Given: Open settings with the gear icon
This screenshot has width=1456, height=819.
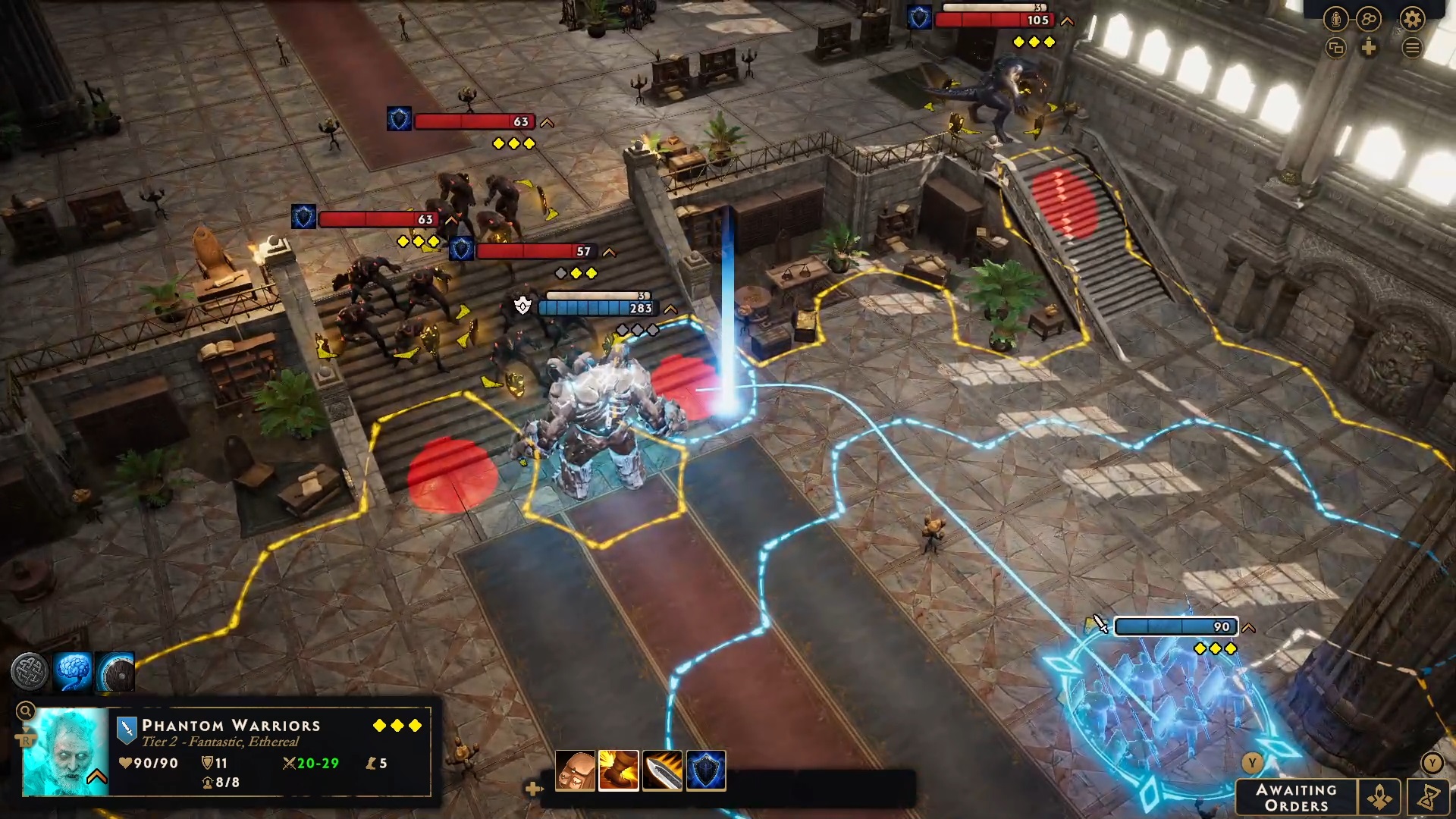Looking at the screenshot, I should tap(1412, 19).
